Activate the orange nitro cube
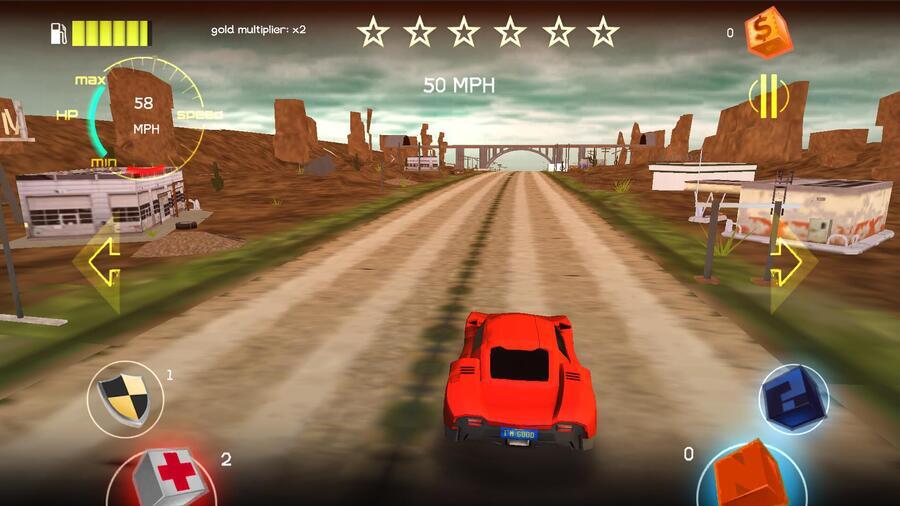Image resolution: width=900 pixels, height=506 pixels. coord(752,476)
